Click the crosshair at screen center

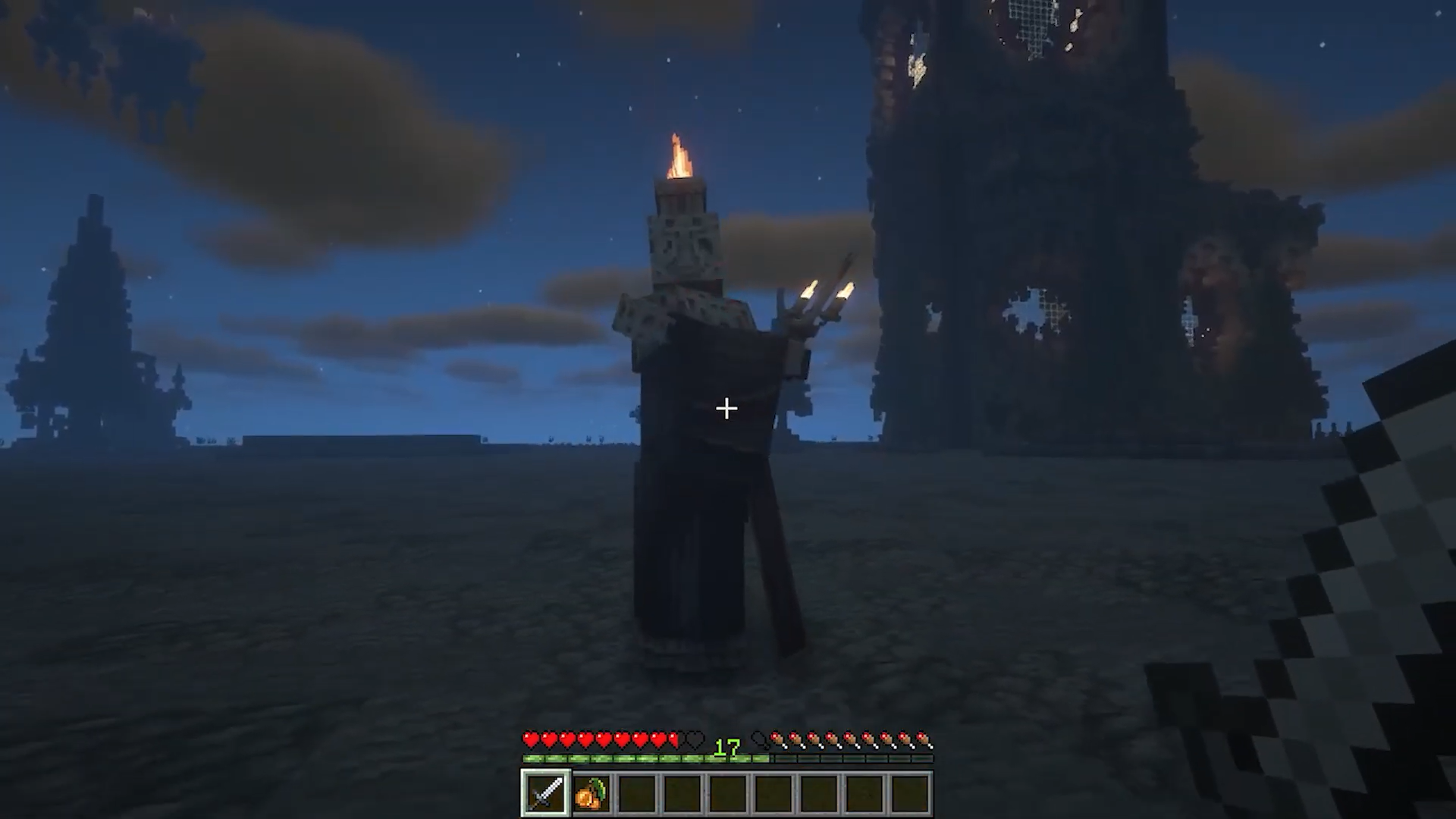point(726,409)
